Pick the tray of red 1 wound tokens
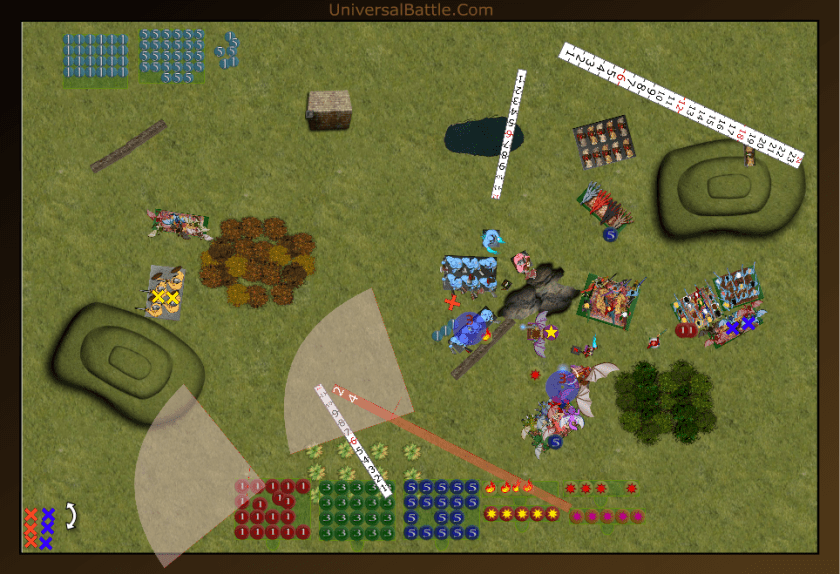The height and width of the screenshot is (574, 840). 272,510
